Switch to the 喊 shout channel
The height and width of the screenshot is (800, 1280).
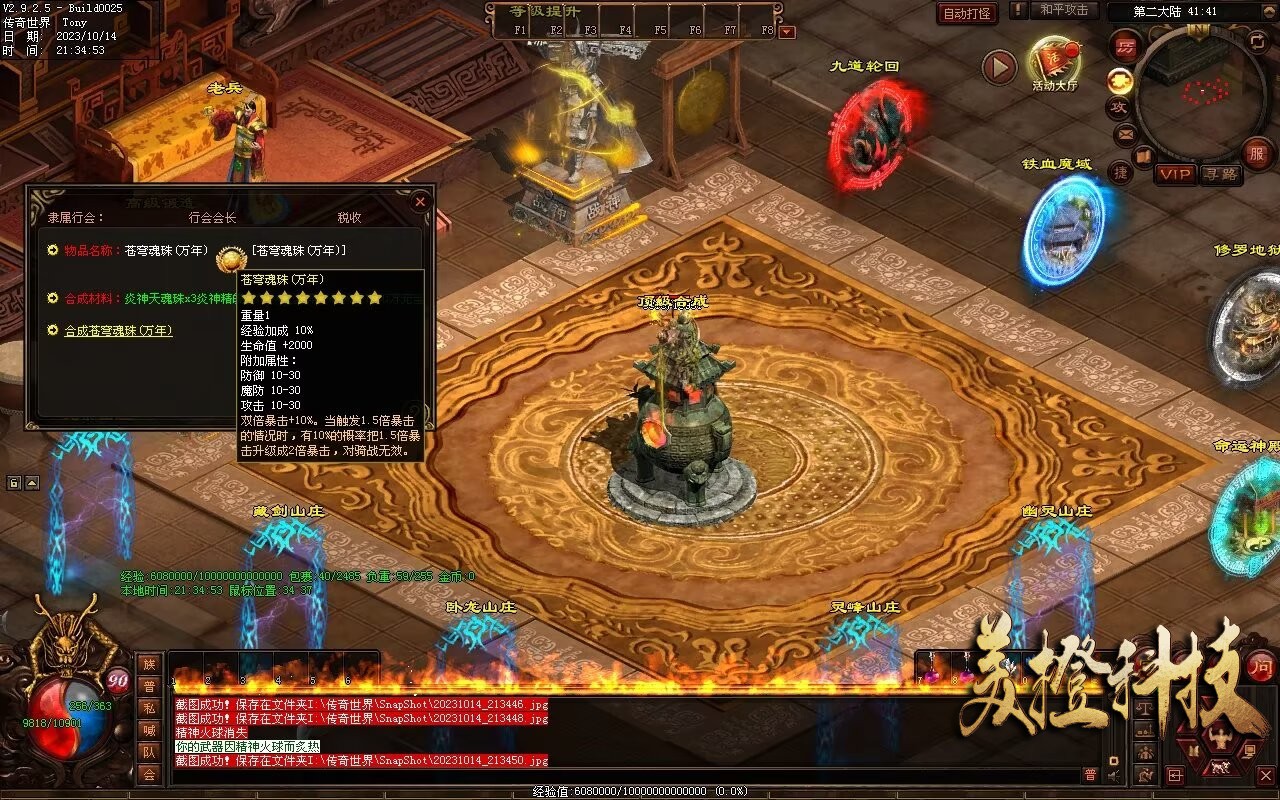click(x=148, y=730)
